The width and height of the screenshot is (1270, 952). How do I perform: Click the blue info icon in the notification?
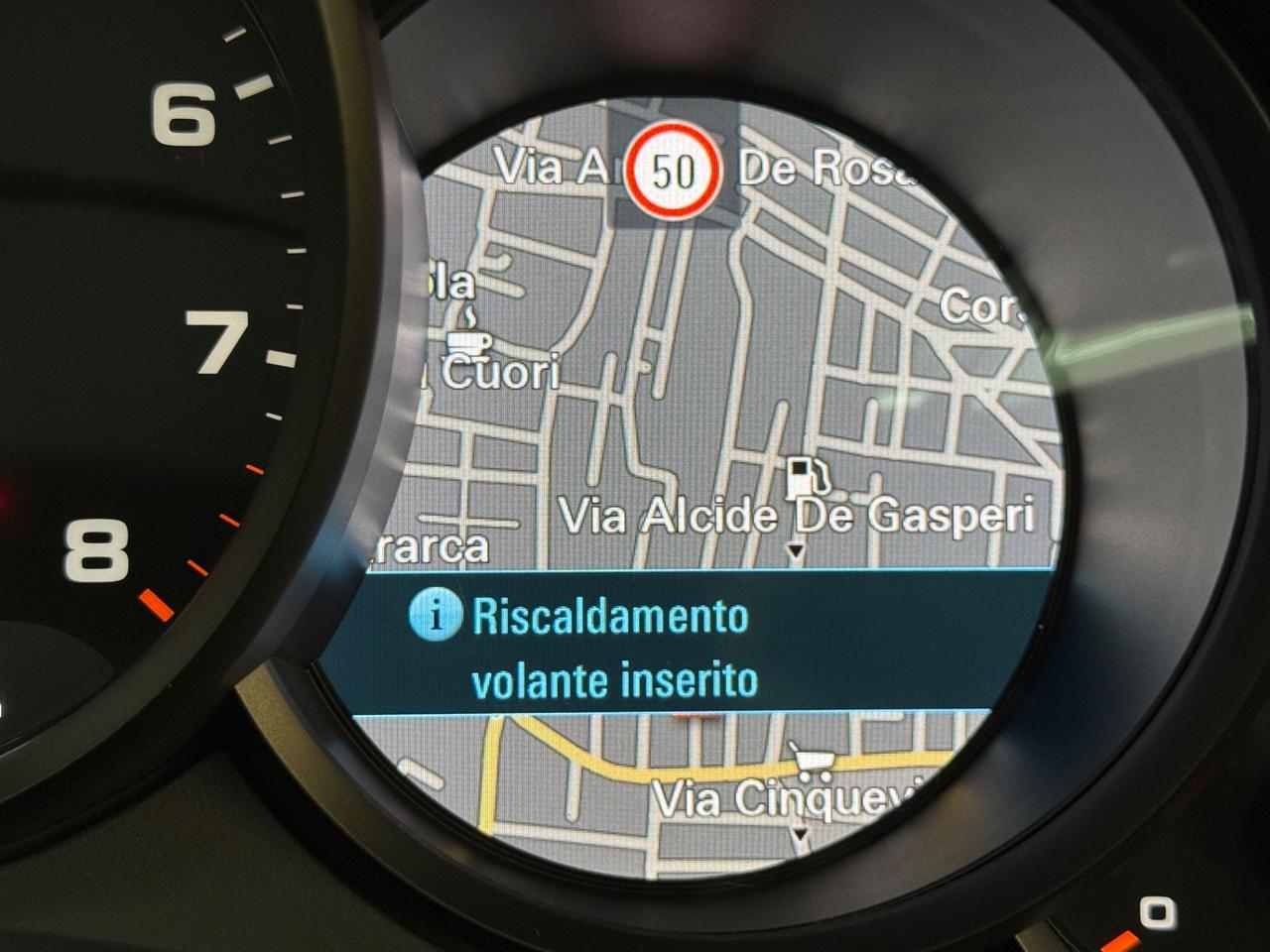[435, 615]
